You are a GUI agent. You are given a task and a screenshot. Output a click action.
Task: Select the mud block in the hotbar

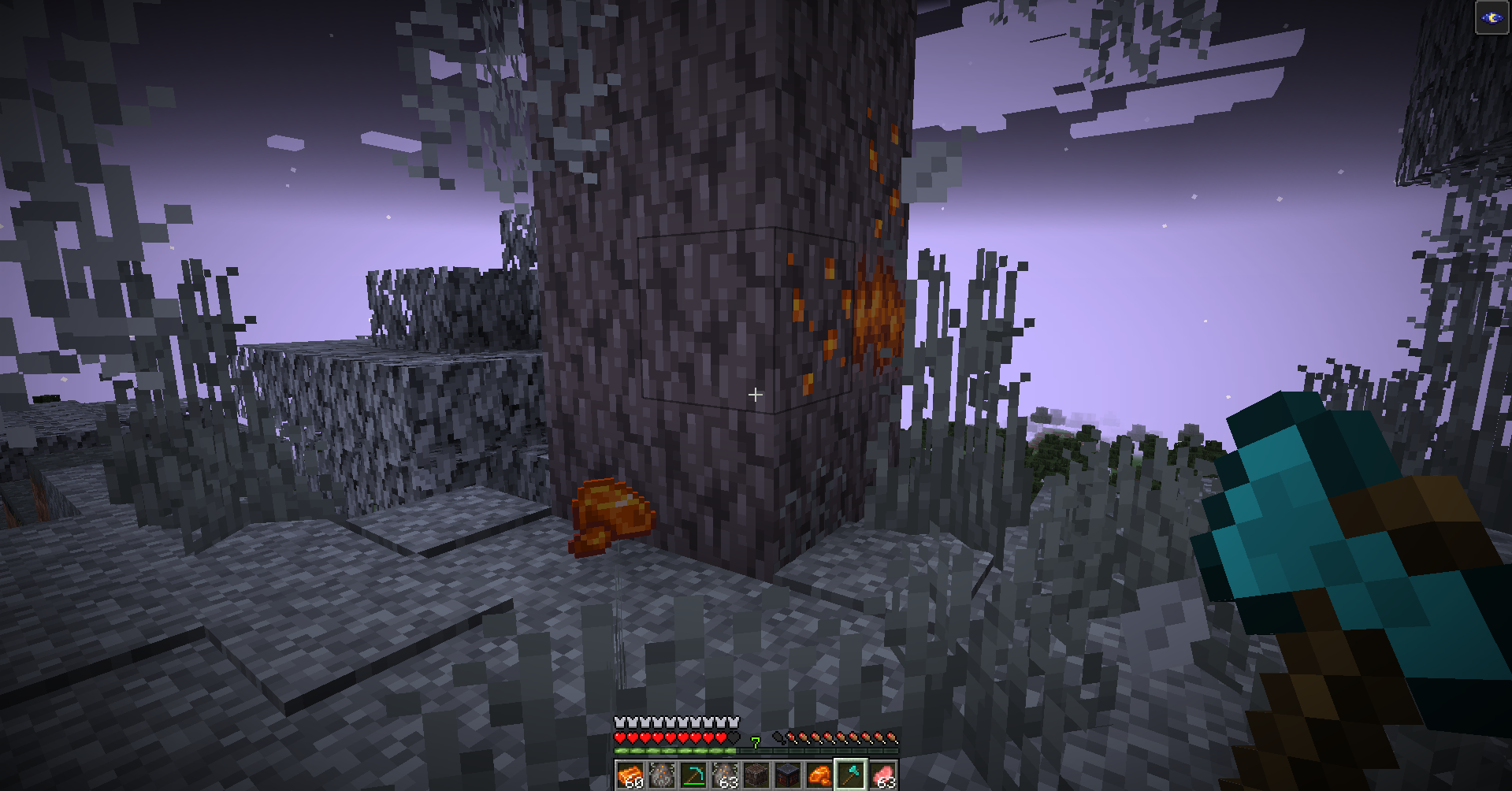pyautogui.click(x=757, y=775)
